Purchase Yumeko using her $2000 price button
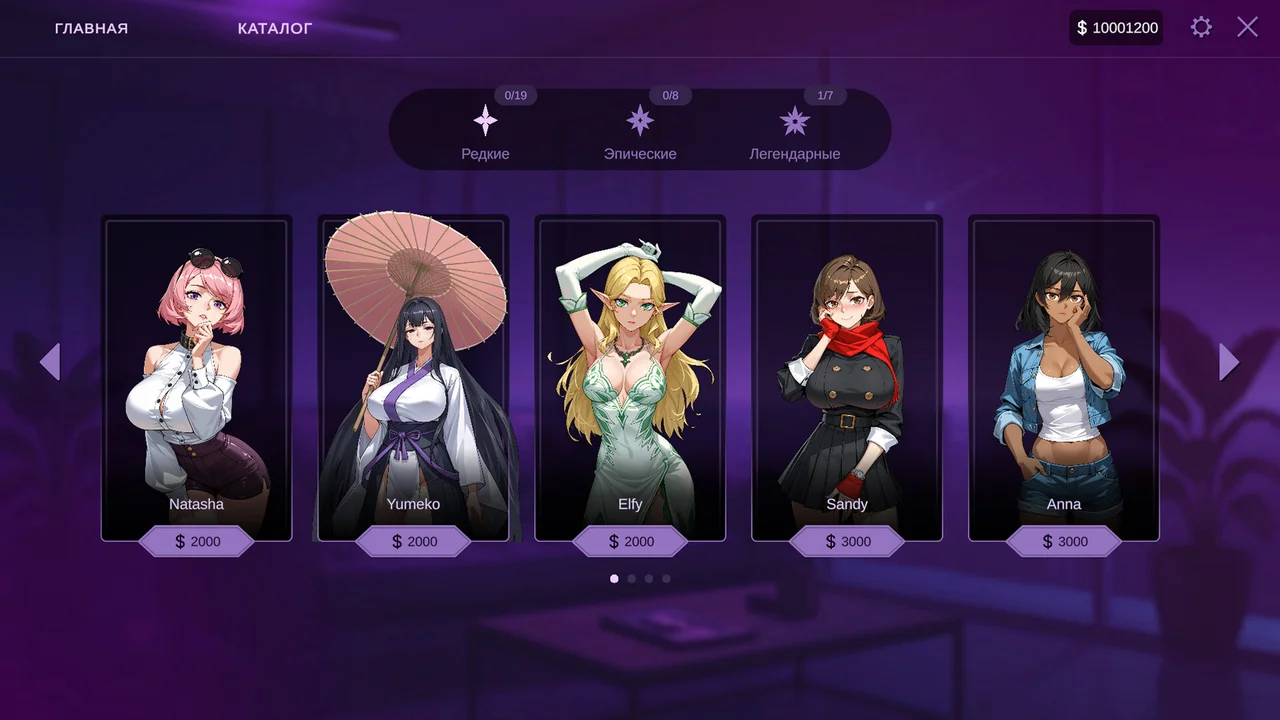Screen dimensions: 1280x720 [414, 541]
